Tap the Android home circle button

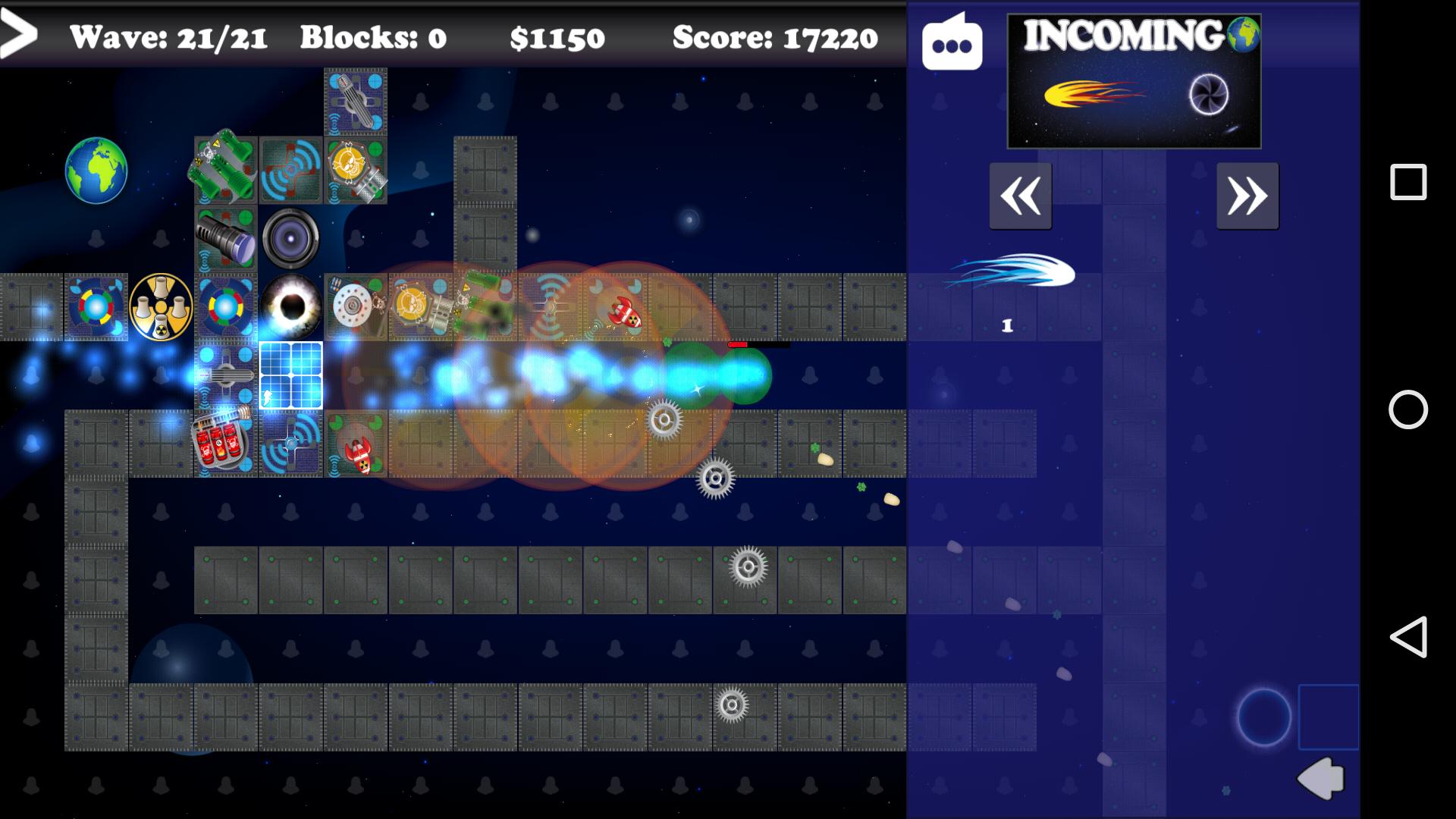[x=1407, y=409]
